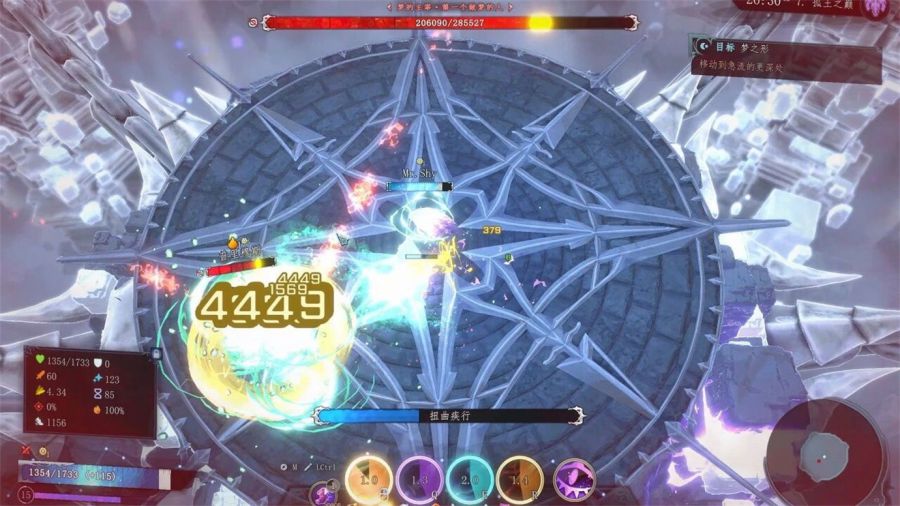The width and height of the screenshot is (900, 506).
Task: Select the red crossed-out status icon
Action: pyautogui.click(x=26, y=451)
